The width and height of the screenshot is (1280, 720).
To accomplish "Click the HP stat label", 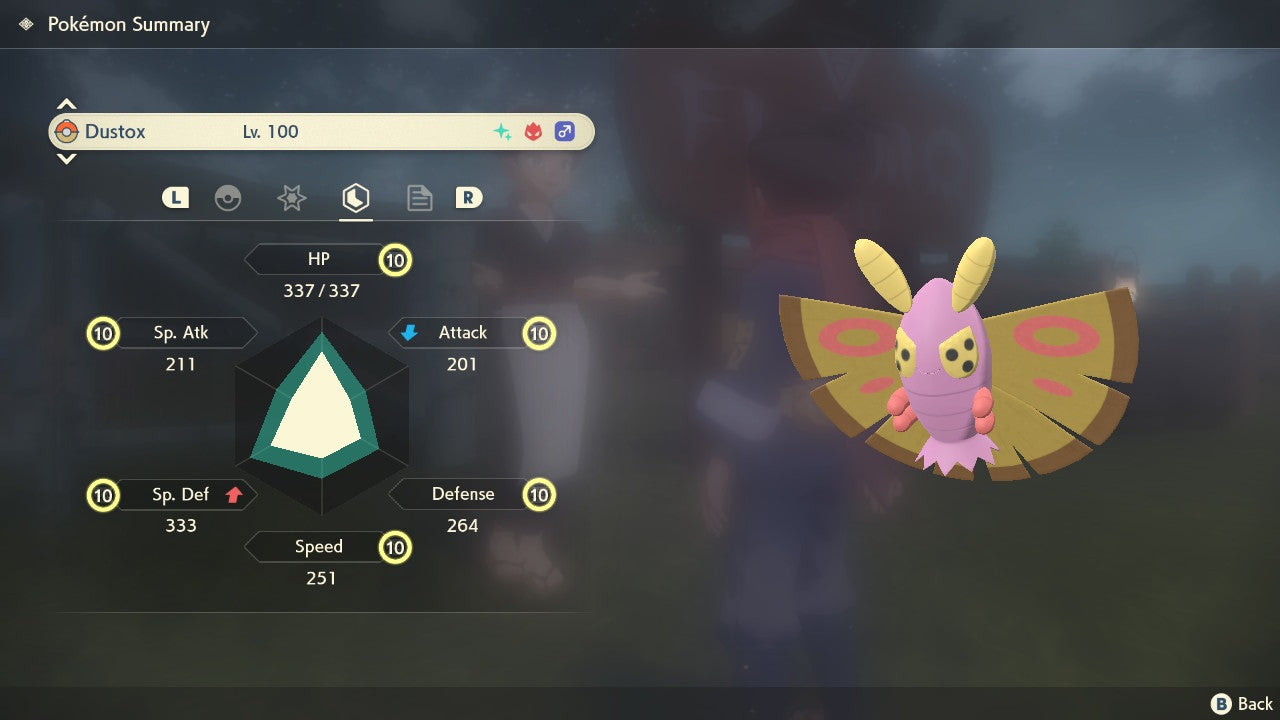I will point(318,260).
